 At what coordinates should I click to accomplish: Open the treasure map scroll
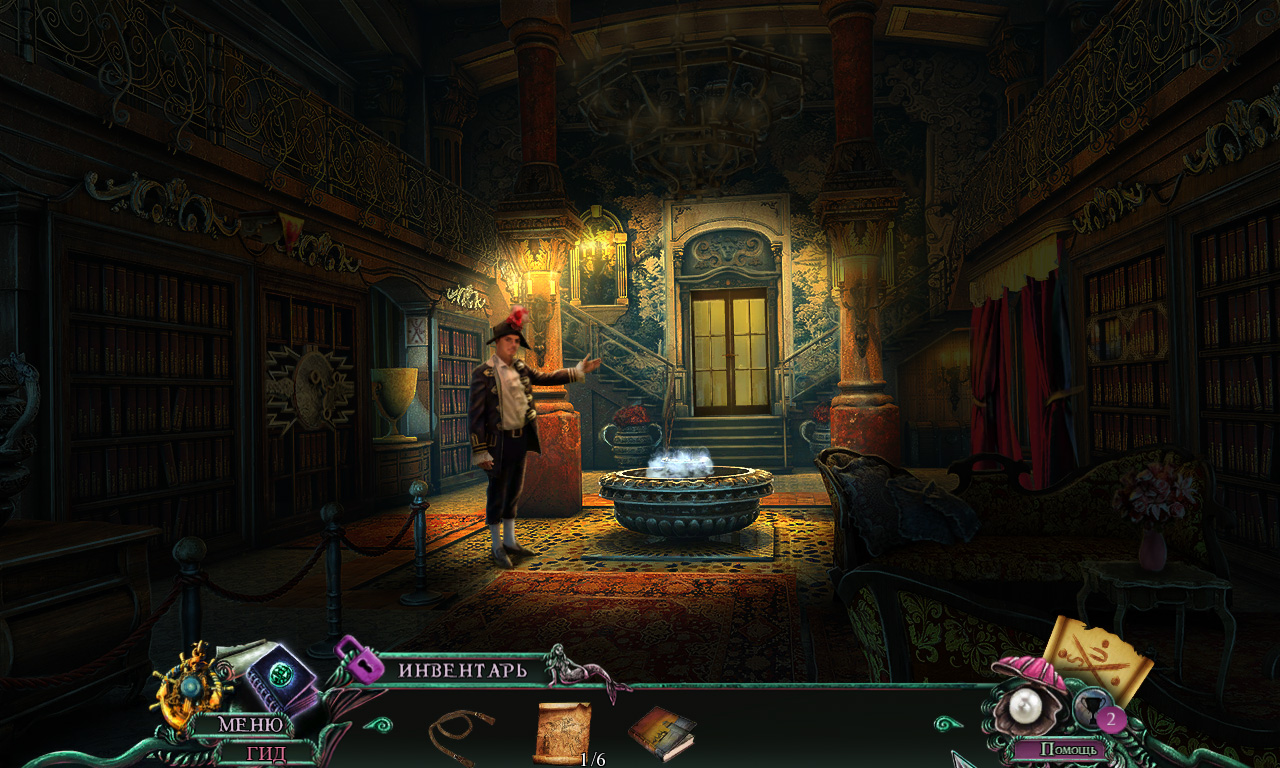click(x=1100, y=656)
